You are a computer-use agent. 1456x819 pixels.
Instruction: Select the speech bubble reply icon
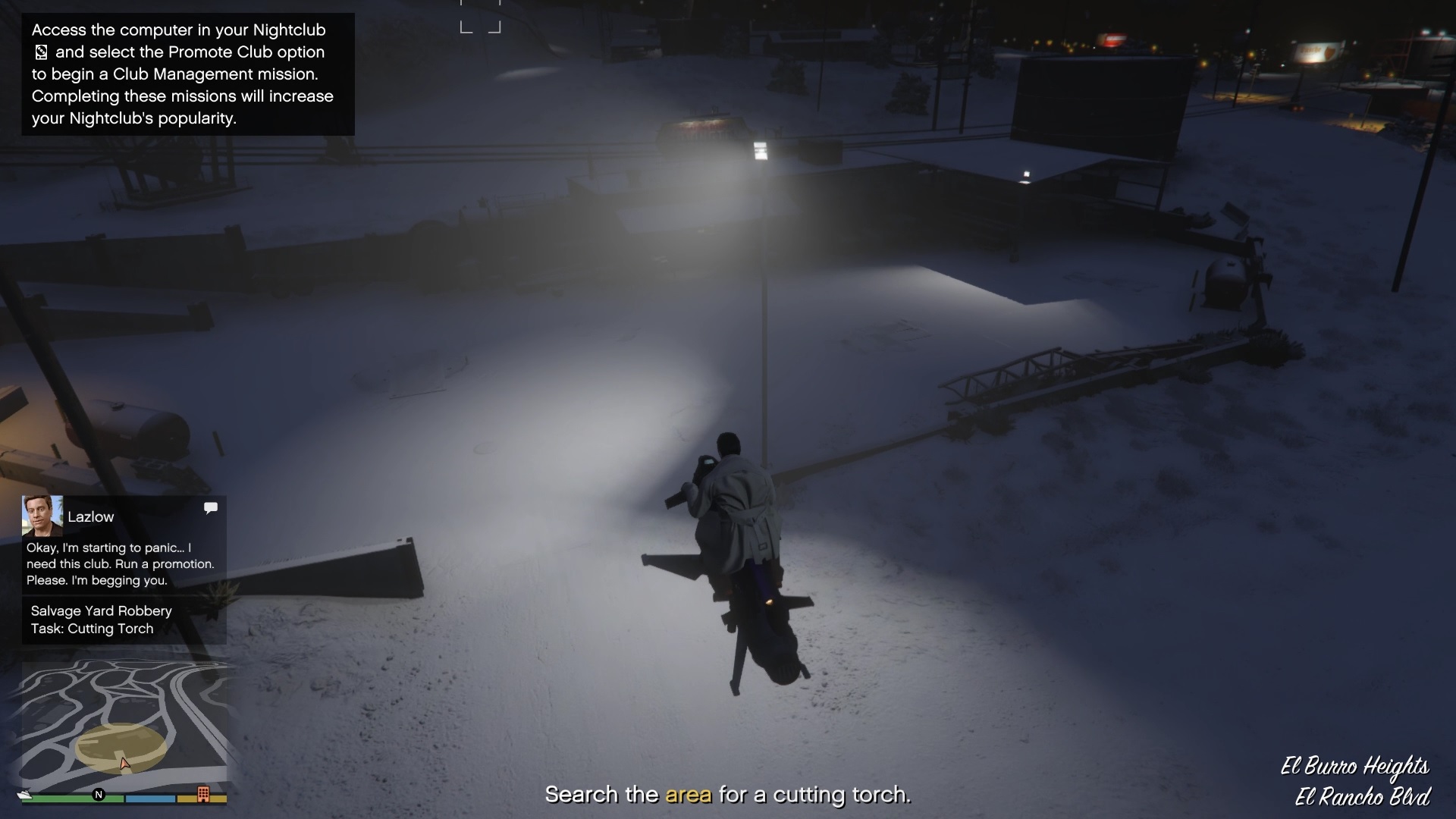(x=210, y=508)
